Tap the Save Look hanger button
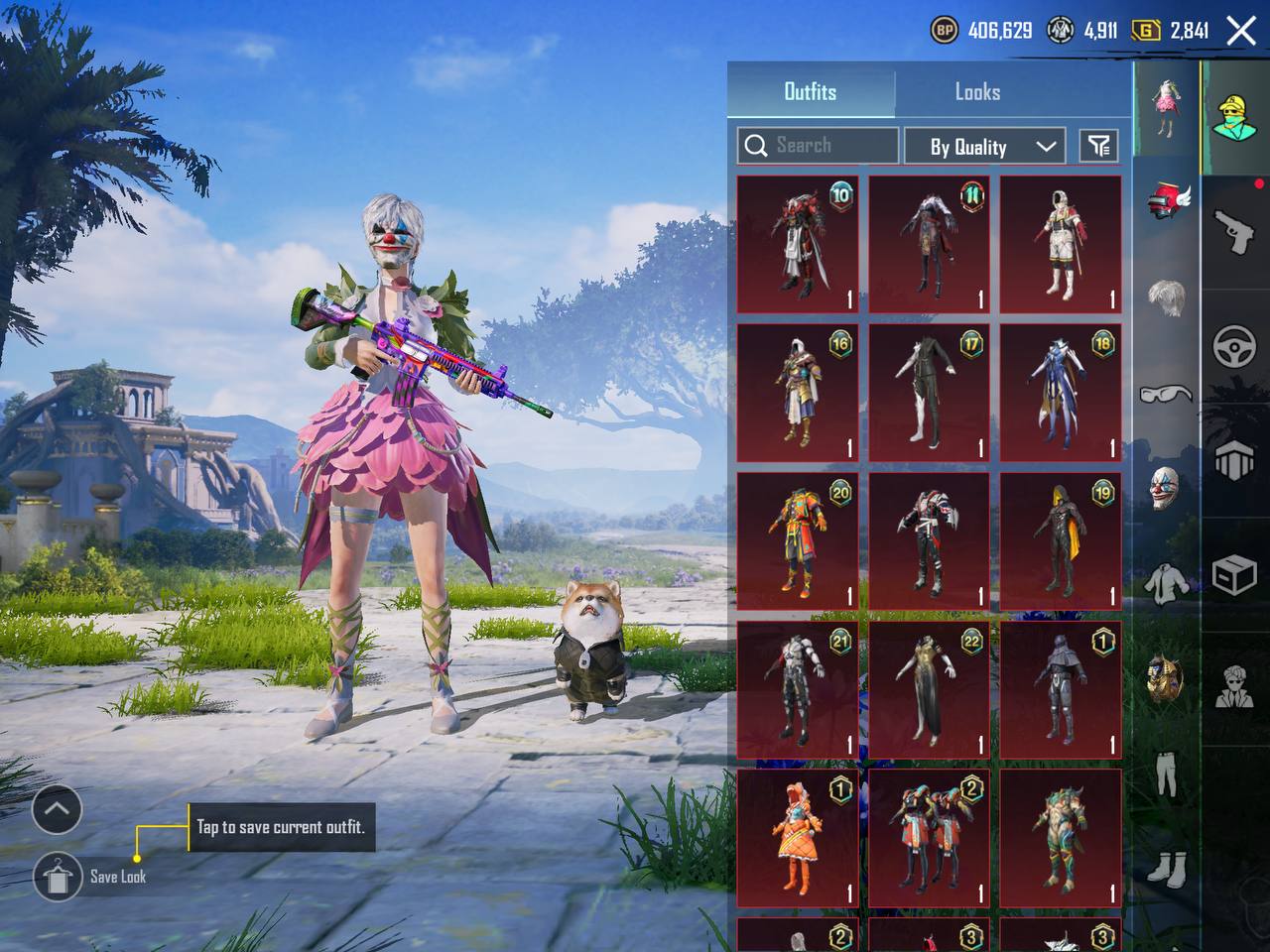This screenshot has height=952, width=1270. click(58, 876)
